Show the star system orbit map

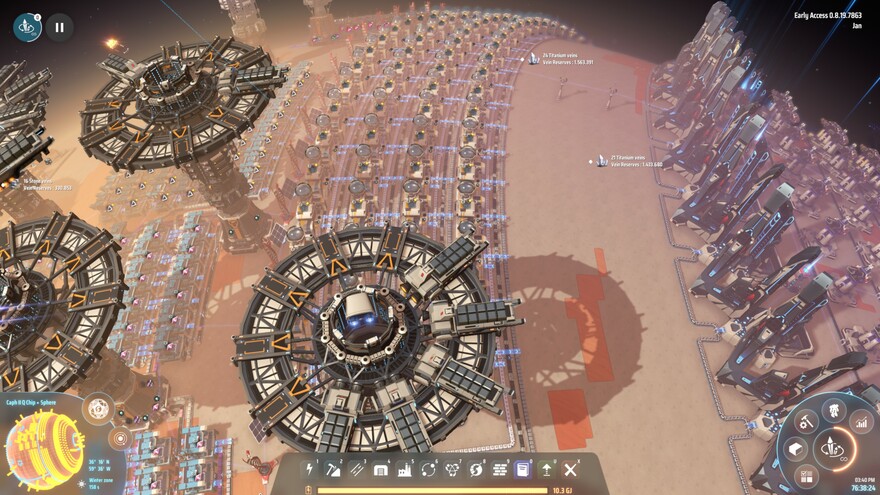coord(119,438)
